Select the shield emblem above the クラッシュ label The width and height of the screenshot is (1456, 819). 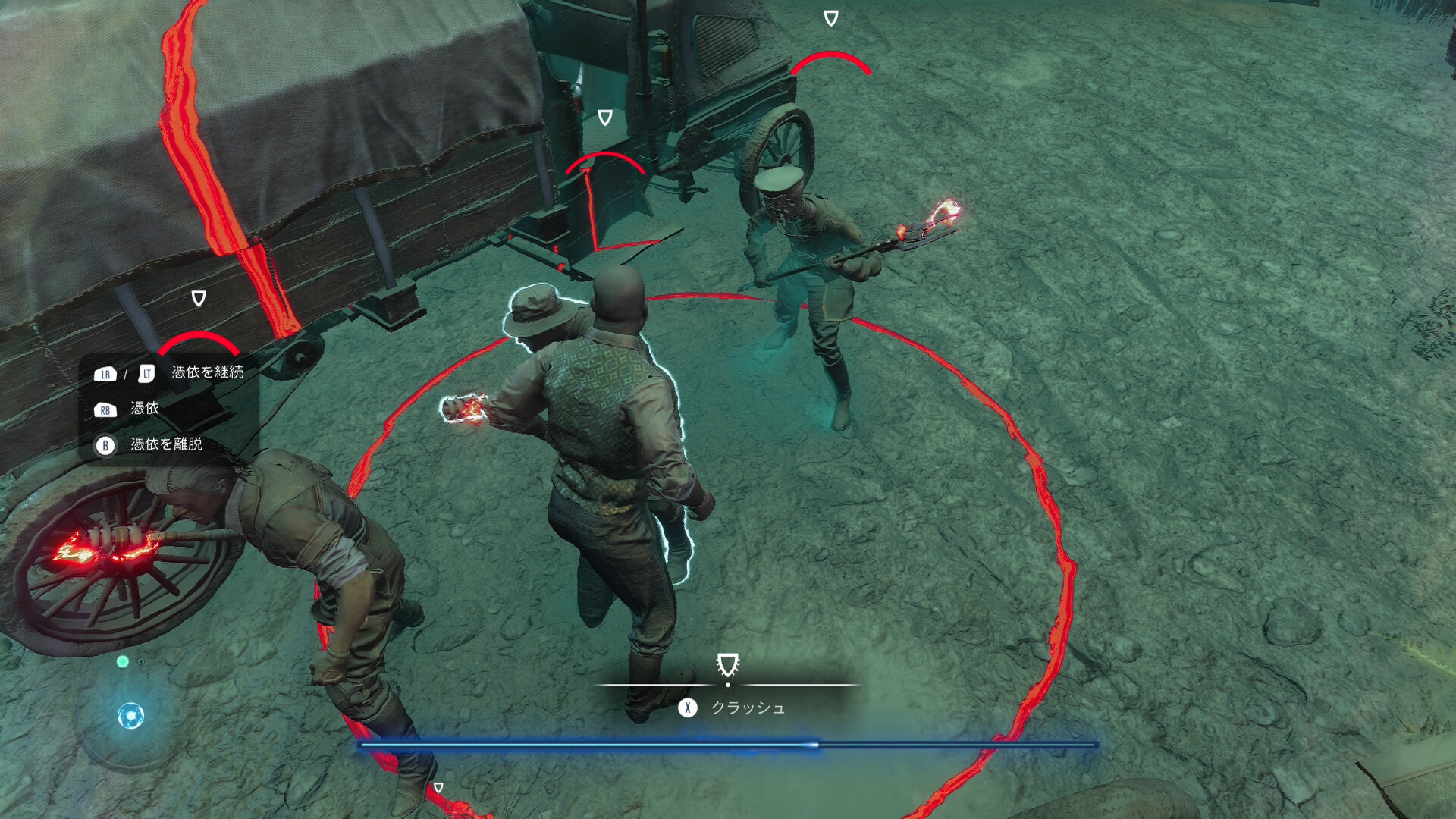tap(727, 665)
